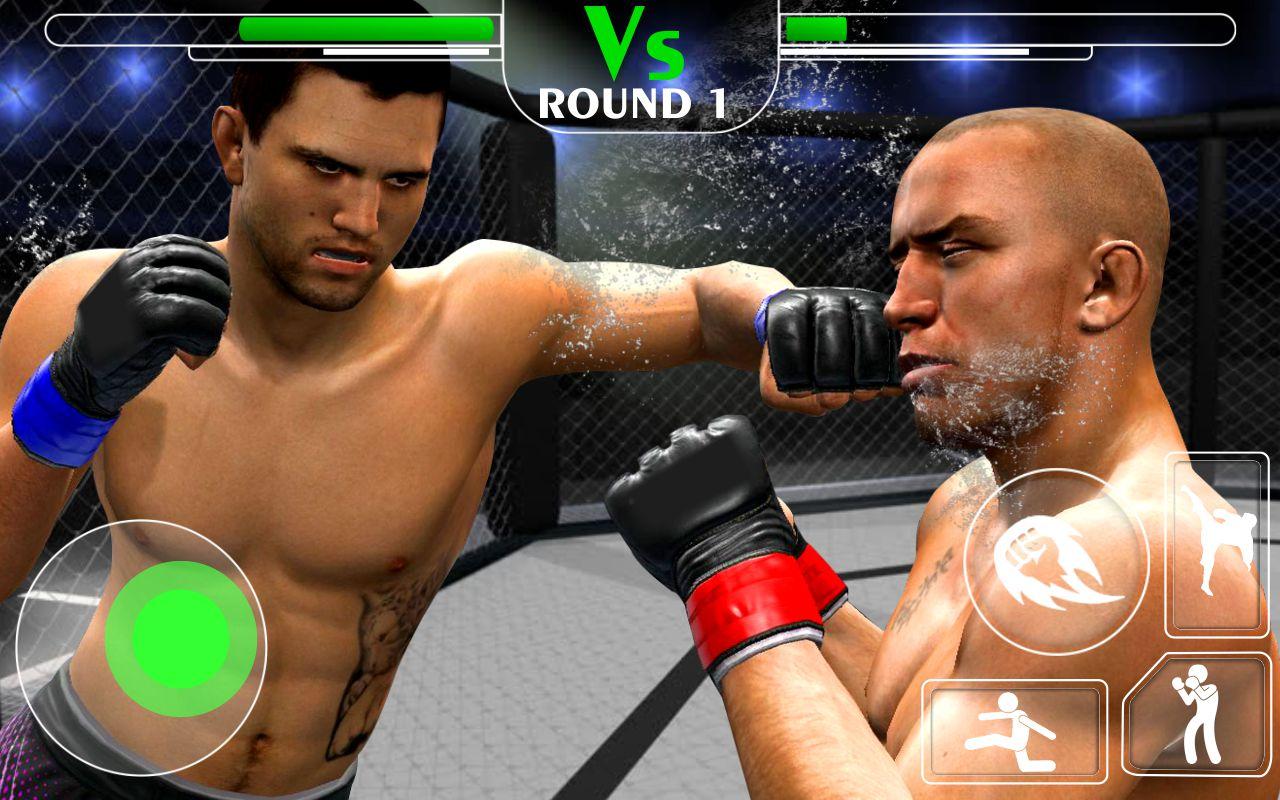1280x800 pixels.
Task: Click the Round 1 banner
Action: click(x=633, y=100)
